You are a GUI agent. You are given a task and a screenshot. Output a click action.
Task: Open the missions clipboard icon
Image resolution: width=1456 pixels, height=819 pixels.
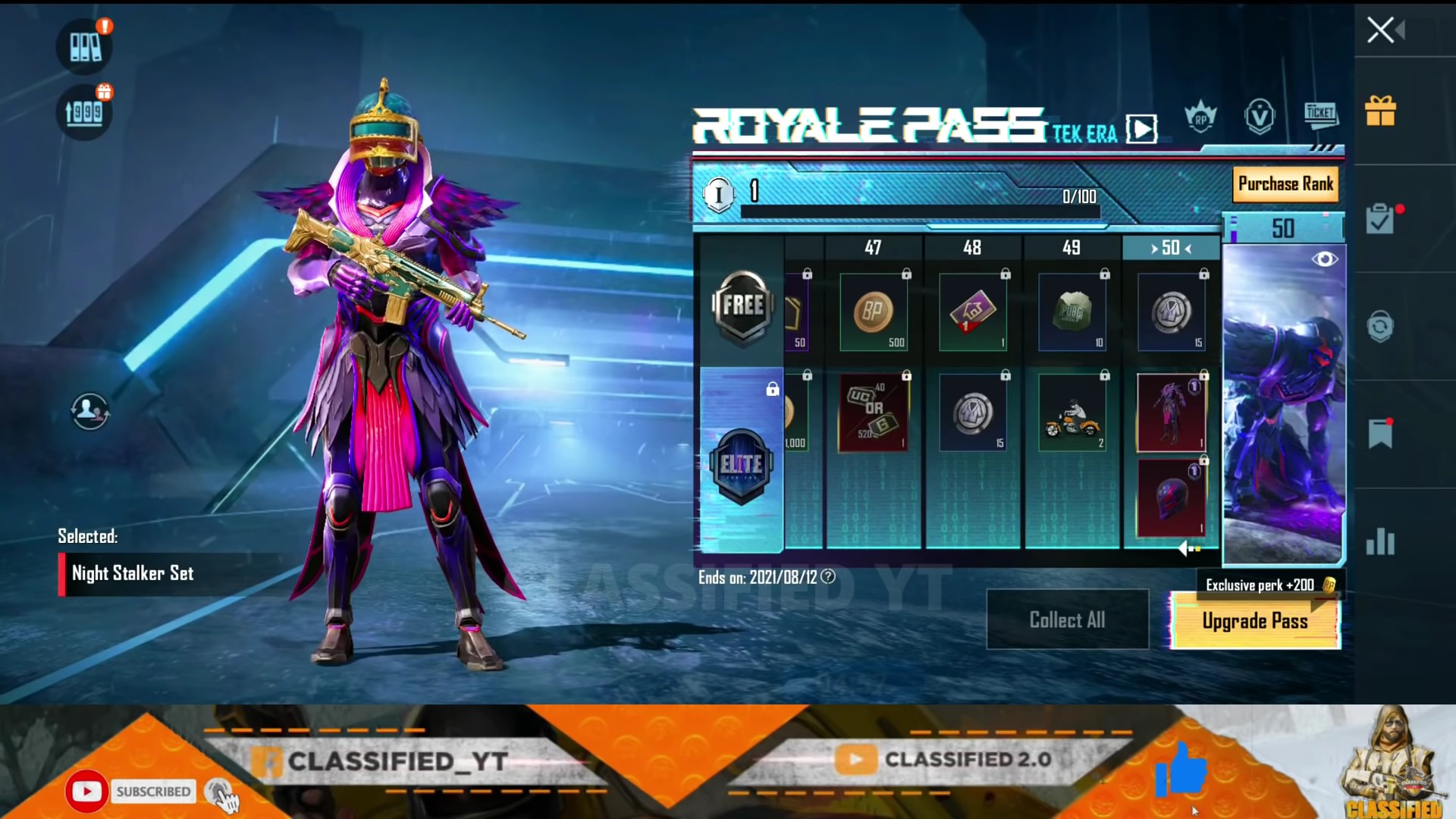click(1380, 220)
